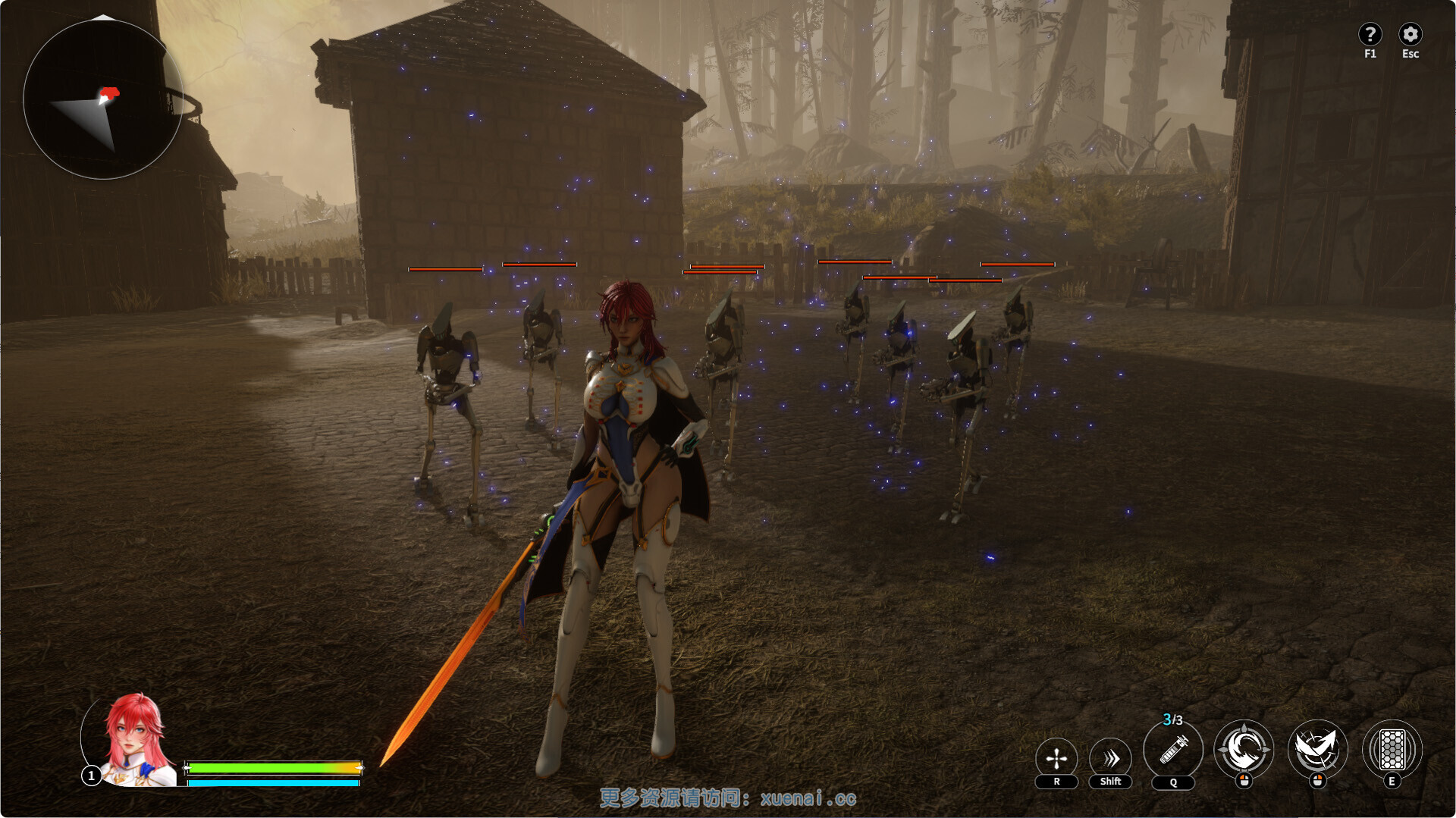Open the settings gear menu
The height and width of the screenshot is (818, 1456).
(x=1410, y=34)
